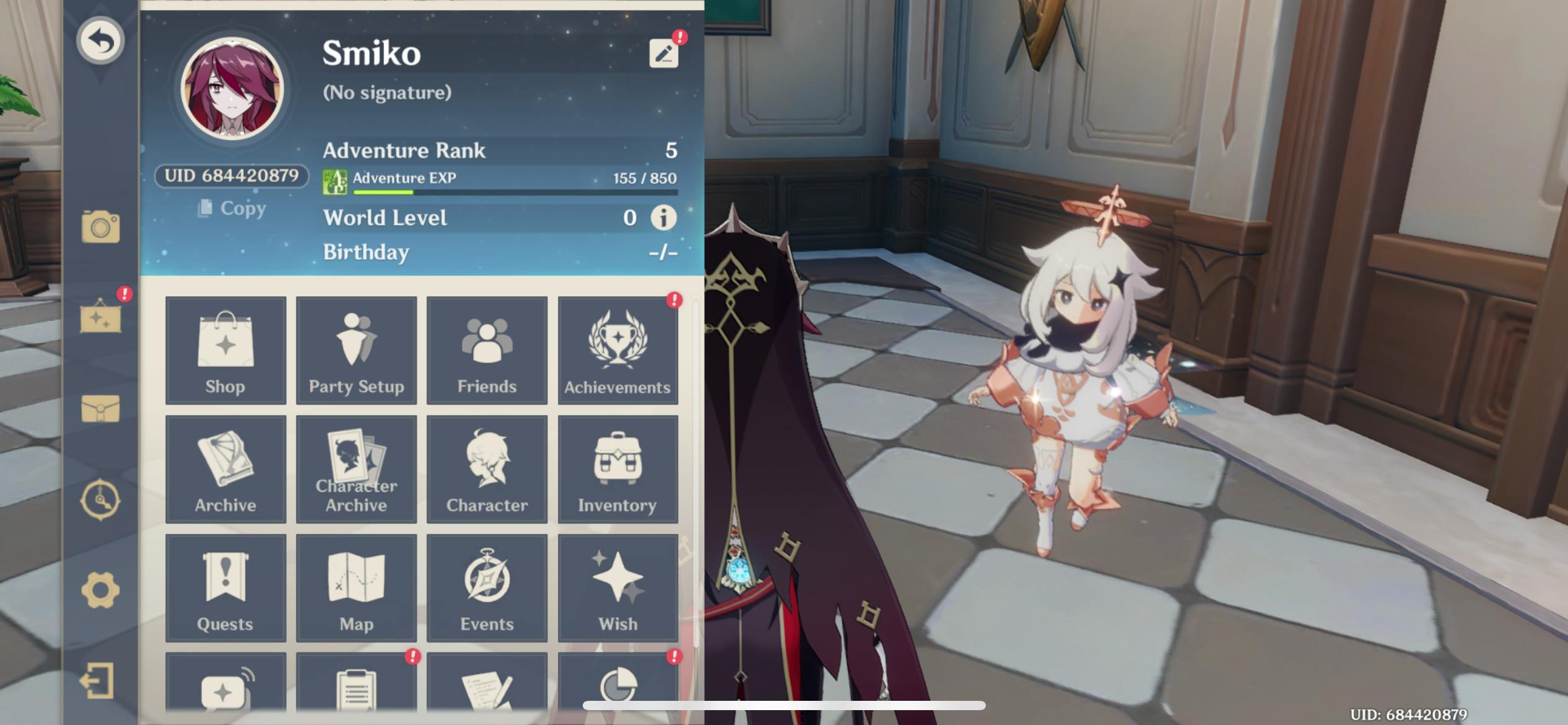The image size is (1568, 725).
Task: Open the Character screen
Action: pos(487,470)
